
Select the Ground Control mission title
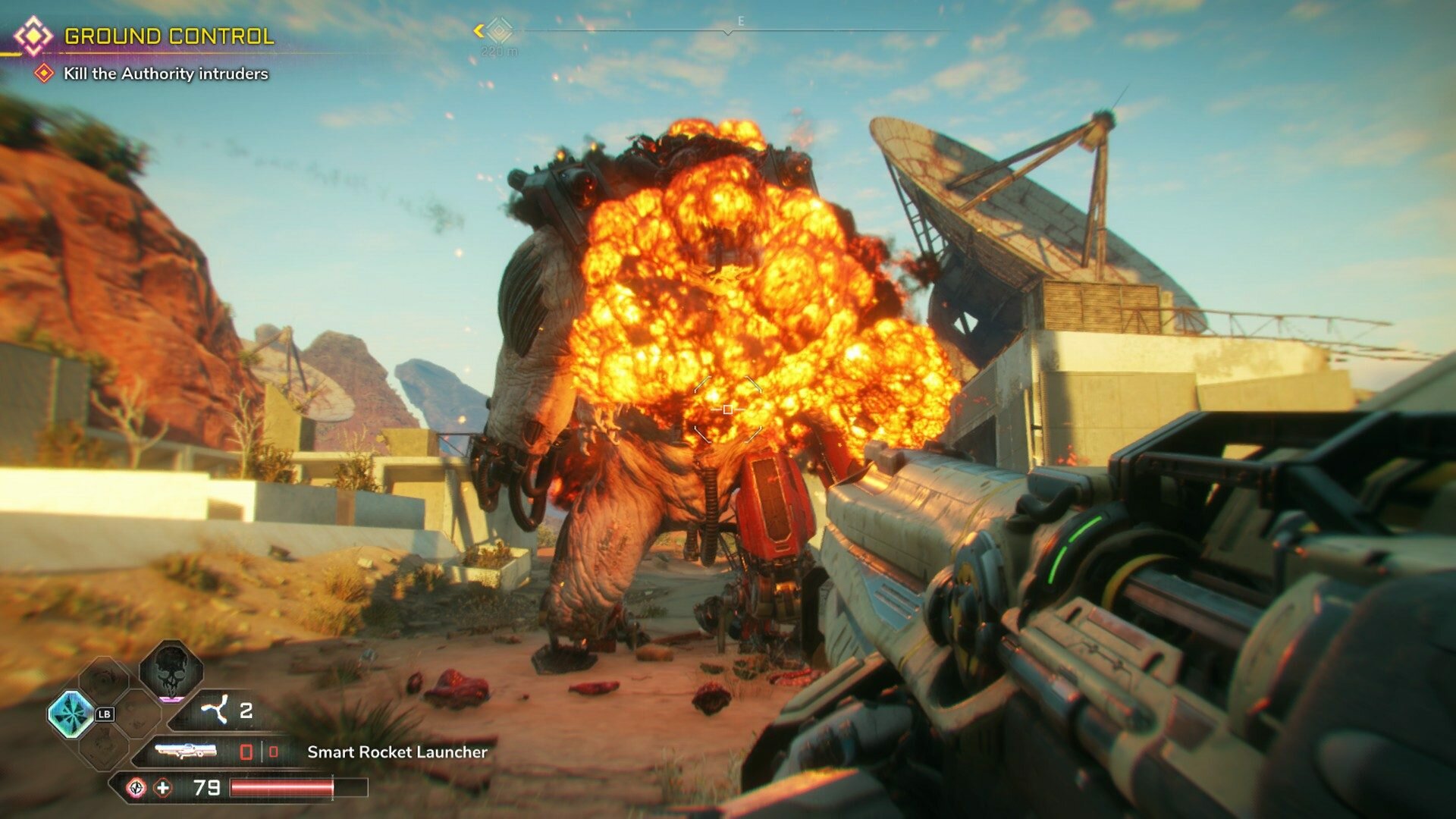pos(168,36)
